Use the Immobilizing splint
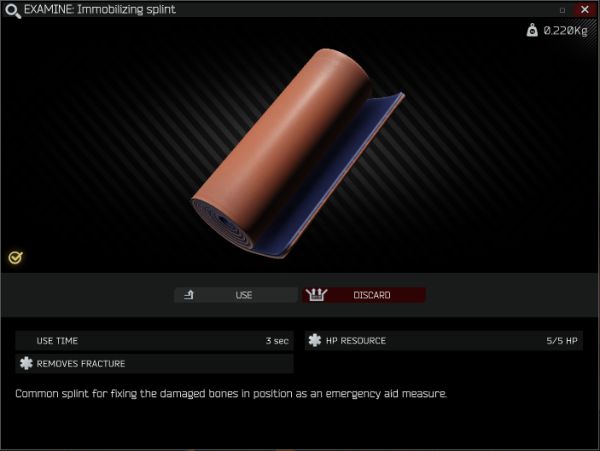Image resolution: width=600 pixels, height=451 pixels. pos(235,295)
